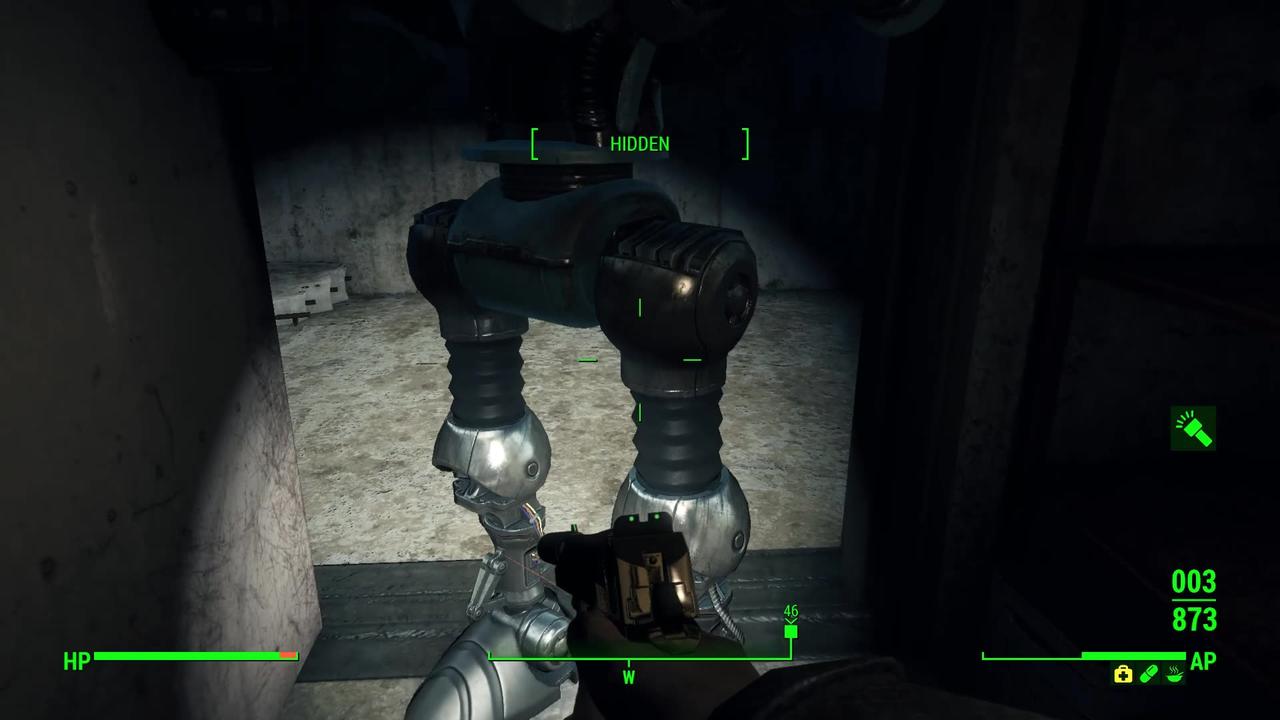Click the HP label at bottom left
This screenshot has height=720, width=1280.
(77, 659)
